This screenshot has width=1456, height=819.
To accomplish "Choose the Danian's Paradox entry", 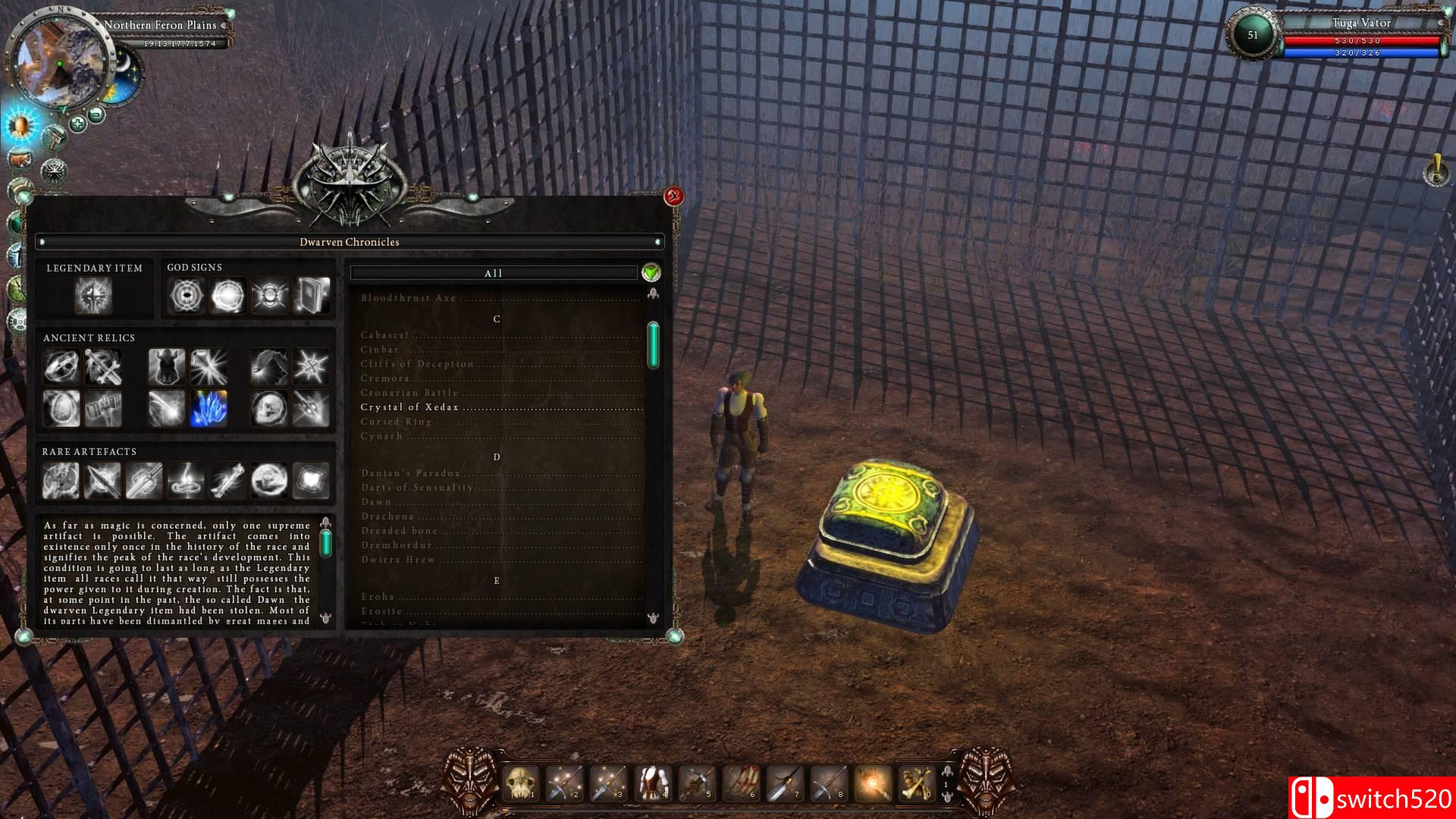I will pos(410,473).
